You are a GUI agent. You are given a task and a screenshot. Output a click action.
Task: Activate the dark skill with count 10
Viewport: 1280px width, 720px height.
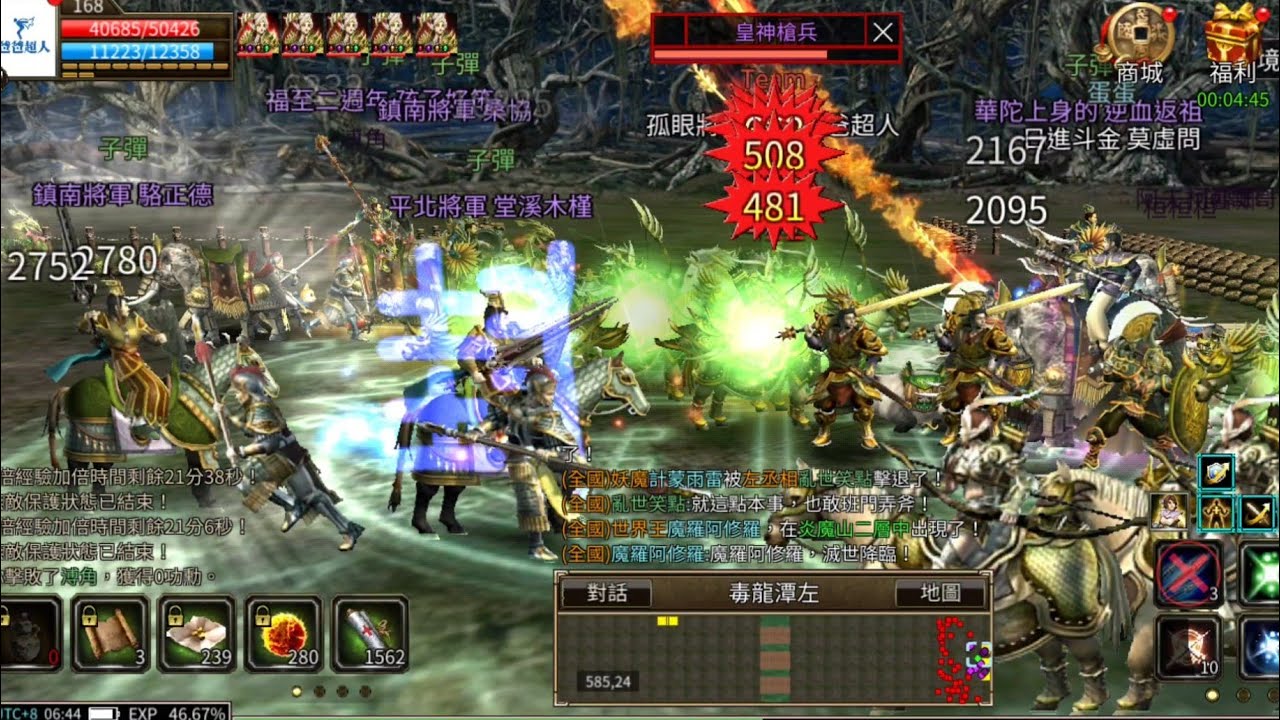click(x=1188, y=647)
